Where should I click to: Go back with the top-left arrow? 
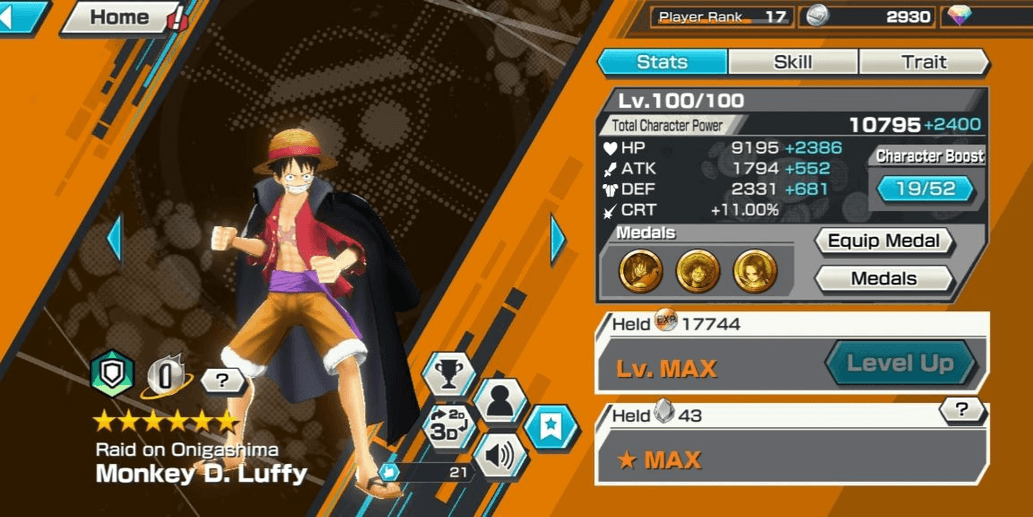pos(22,17)
